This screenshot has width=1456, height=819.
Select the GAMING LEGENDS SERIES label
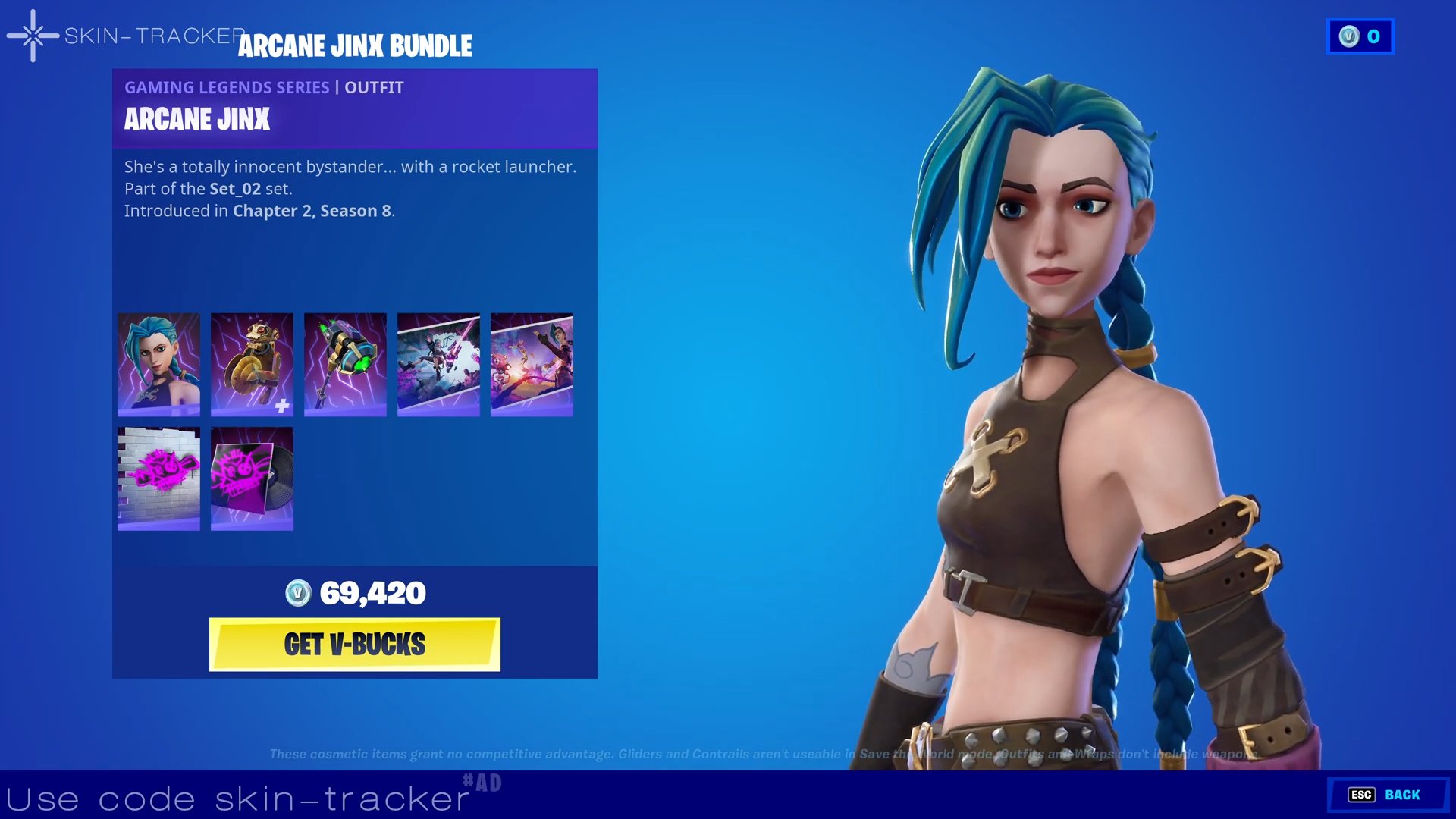point(225,87)
